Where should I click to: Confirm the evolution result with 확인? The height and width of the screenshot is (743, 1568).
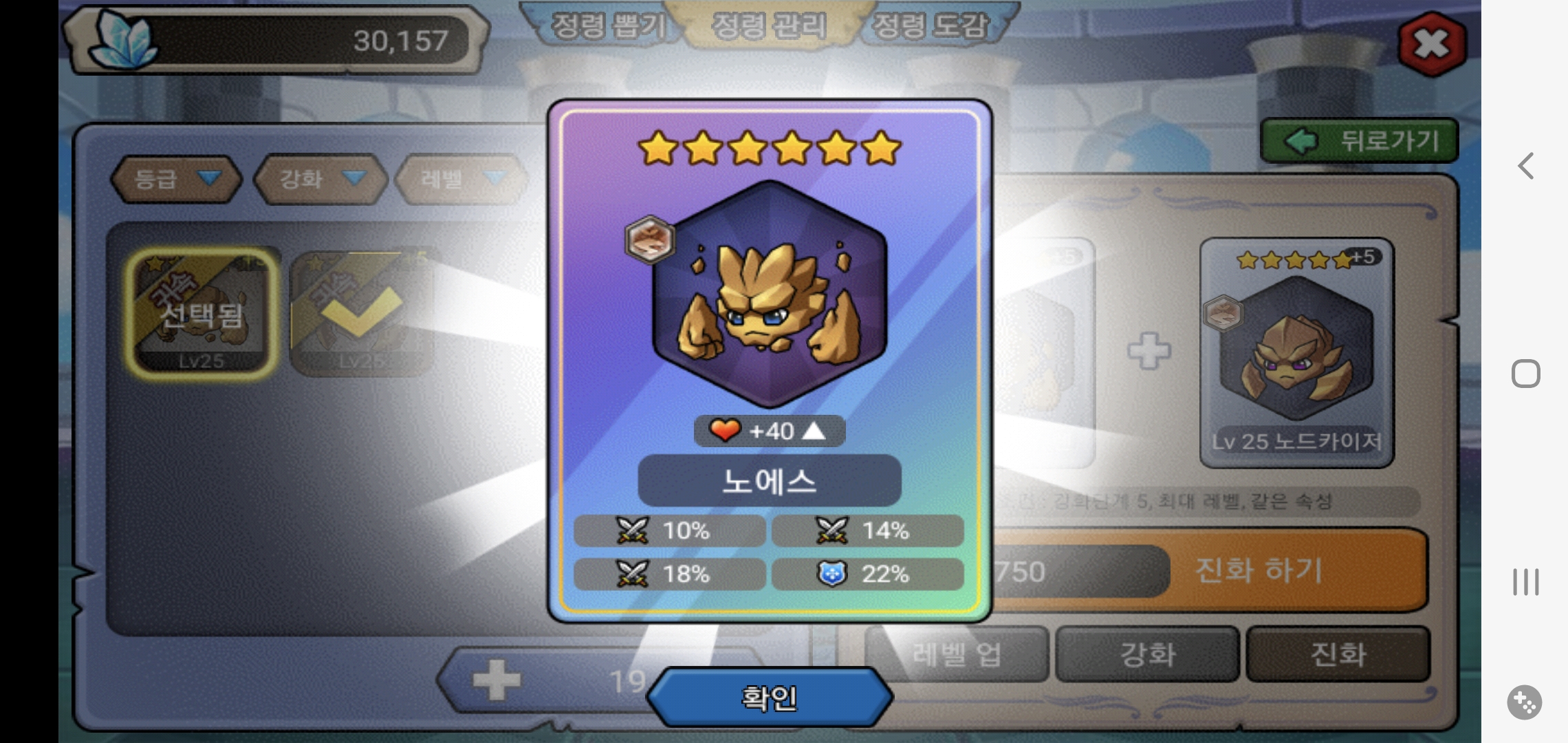(770, 698)
